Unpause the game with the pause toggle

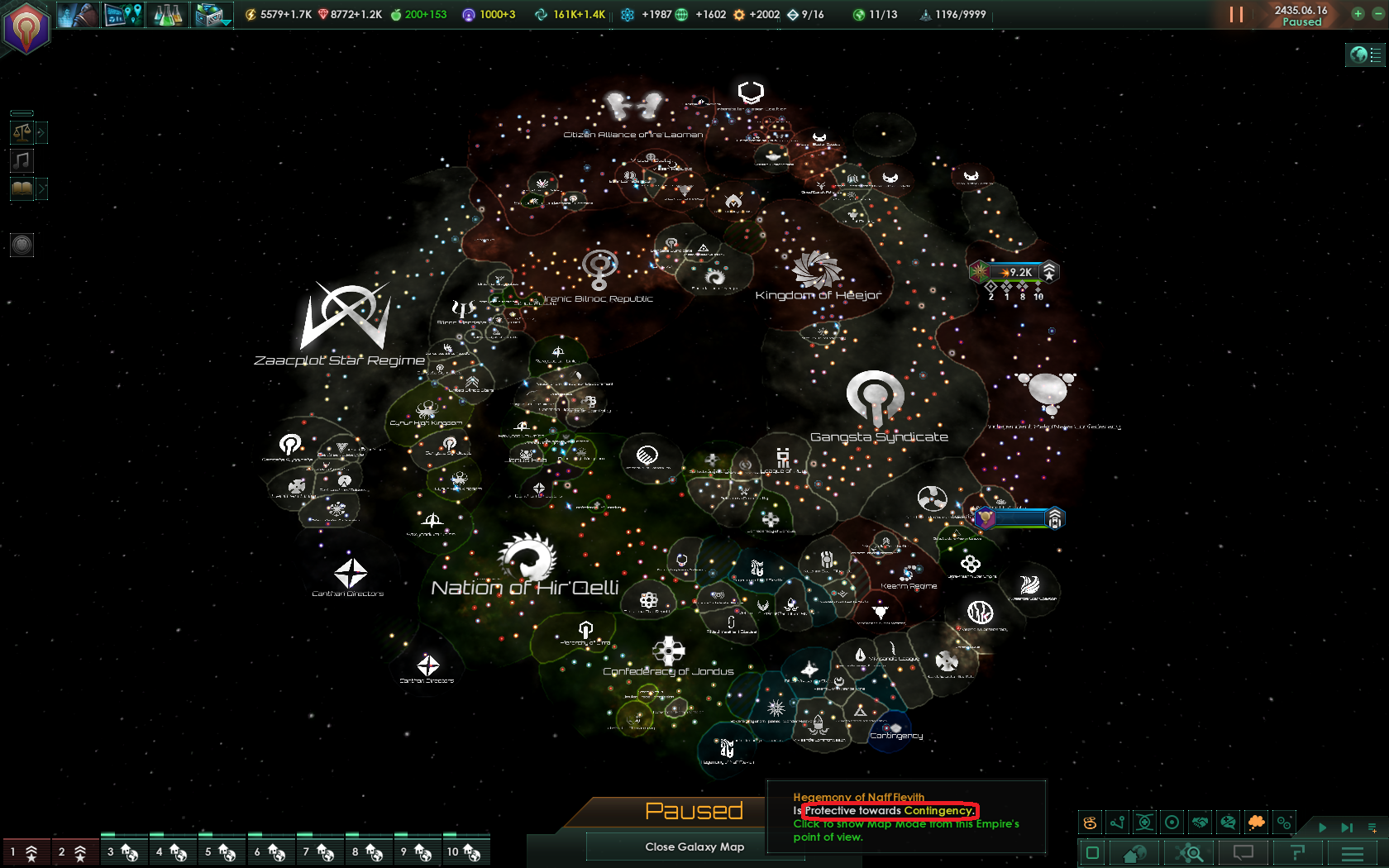(x=1236, y=14)
